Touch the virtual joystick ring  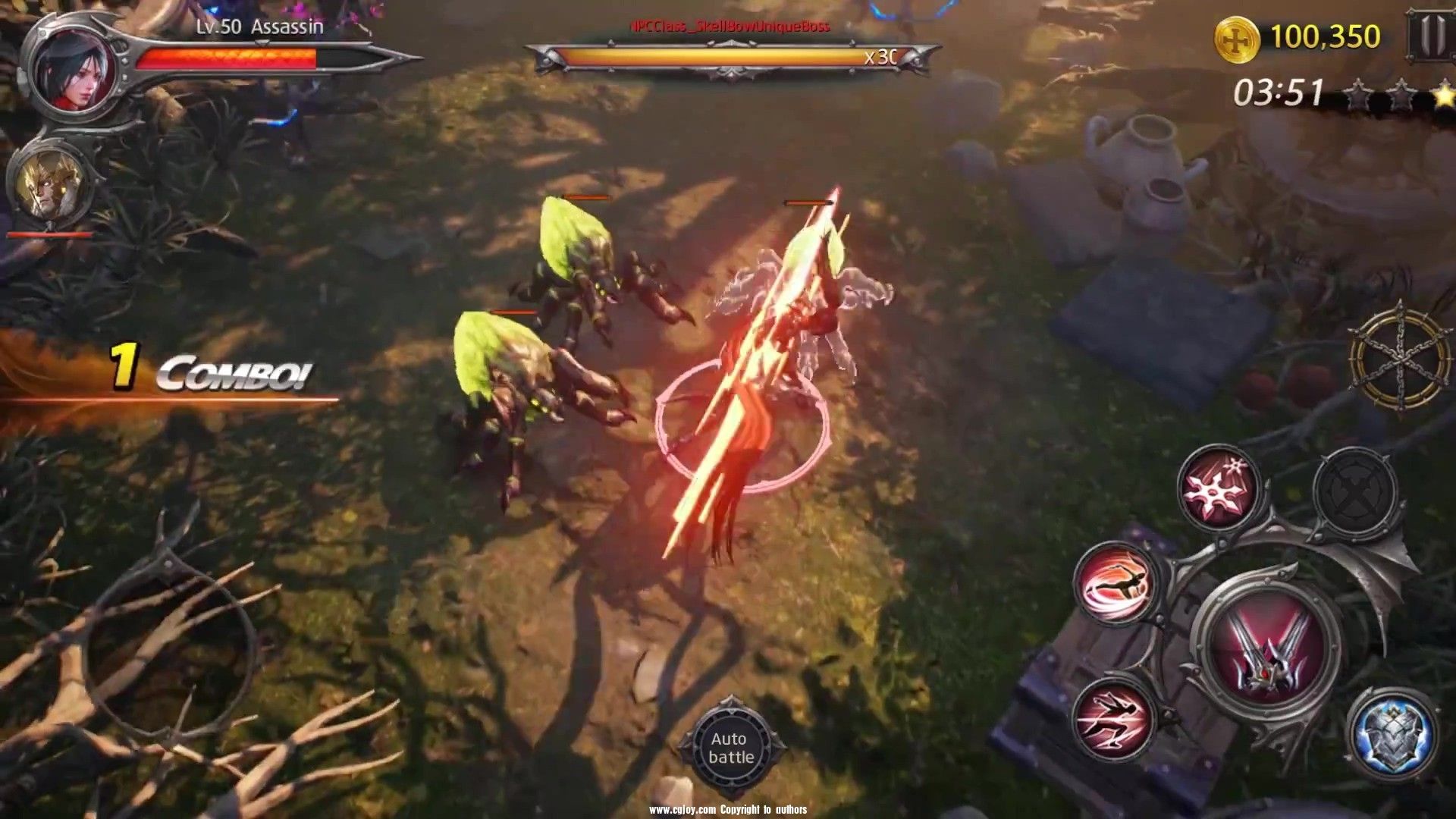coord(171,646)
